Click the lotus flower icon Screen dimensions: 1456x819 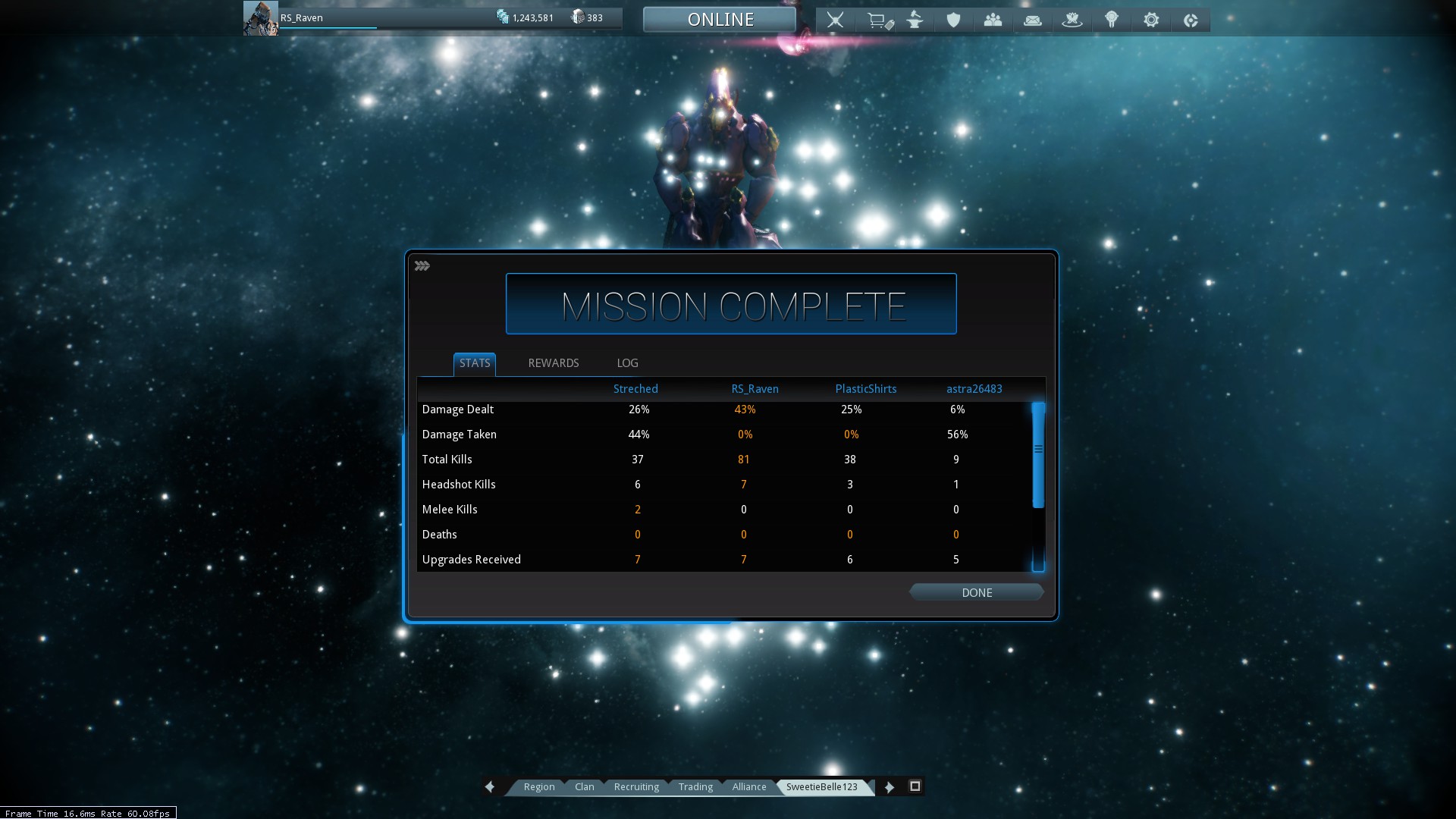1072,20
